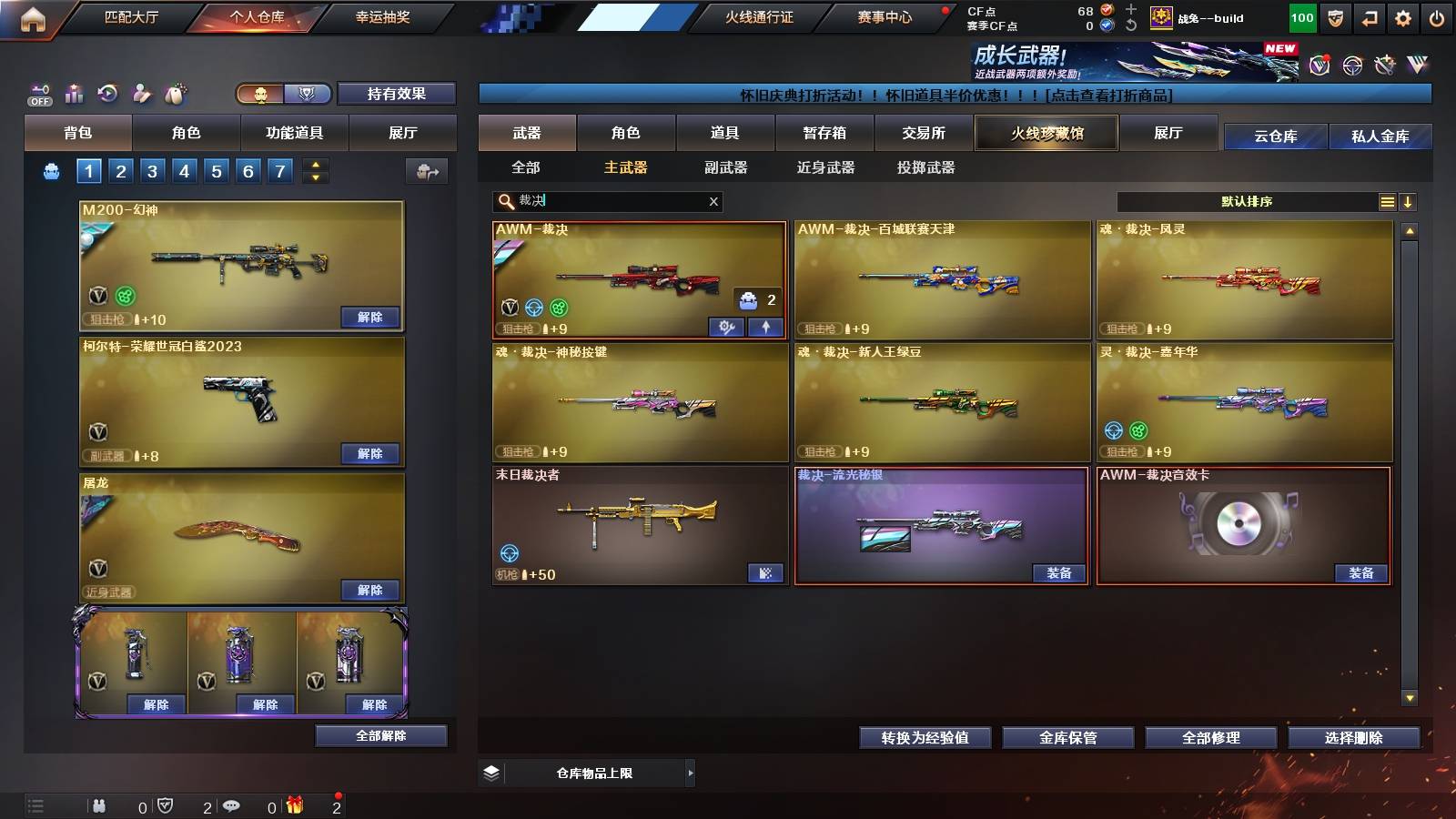The height and width of the screenshot is (819, 1456).
Task: Clear the 裁决 search with the X icon
Action: coord(714,201)
